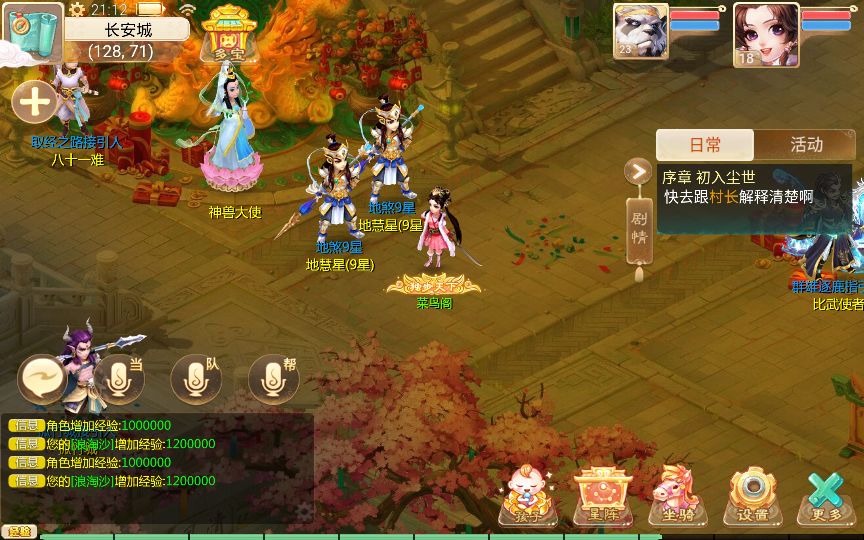This screenshot has width=864, height=540.
Task: Open the world map scroll icon
Action: (30, 33)
